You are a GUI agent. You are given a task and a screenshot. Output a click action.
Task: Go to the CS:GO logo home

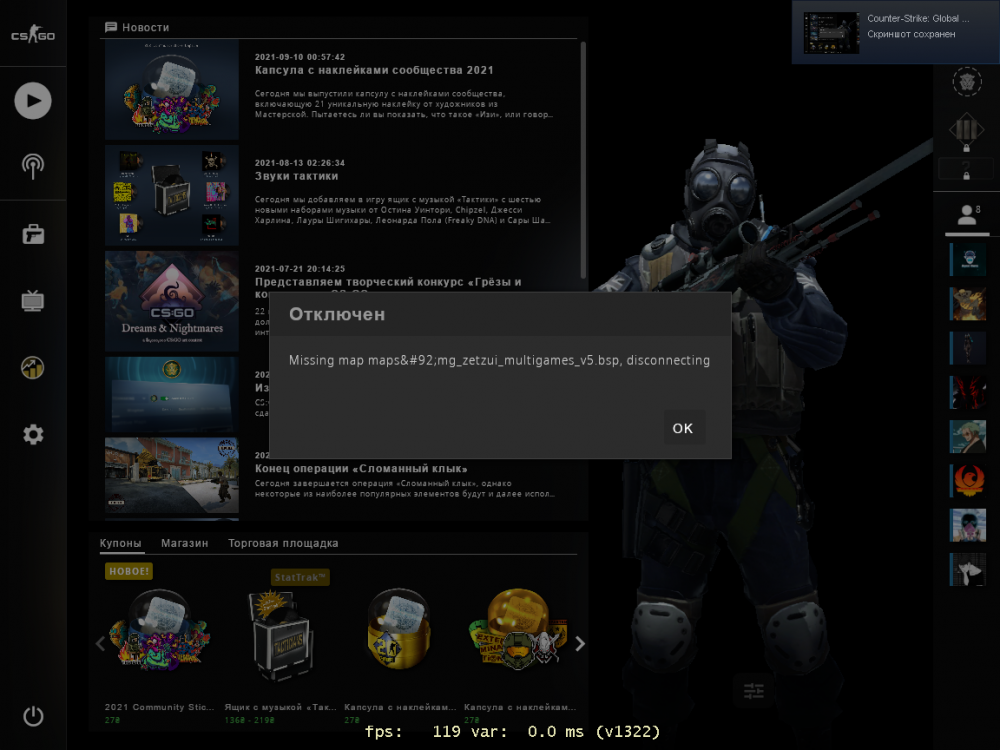33,36
